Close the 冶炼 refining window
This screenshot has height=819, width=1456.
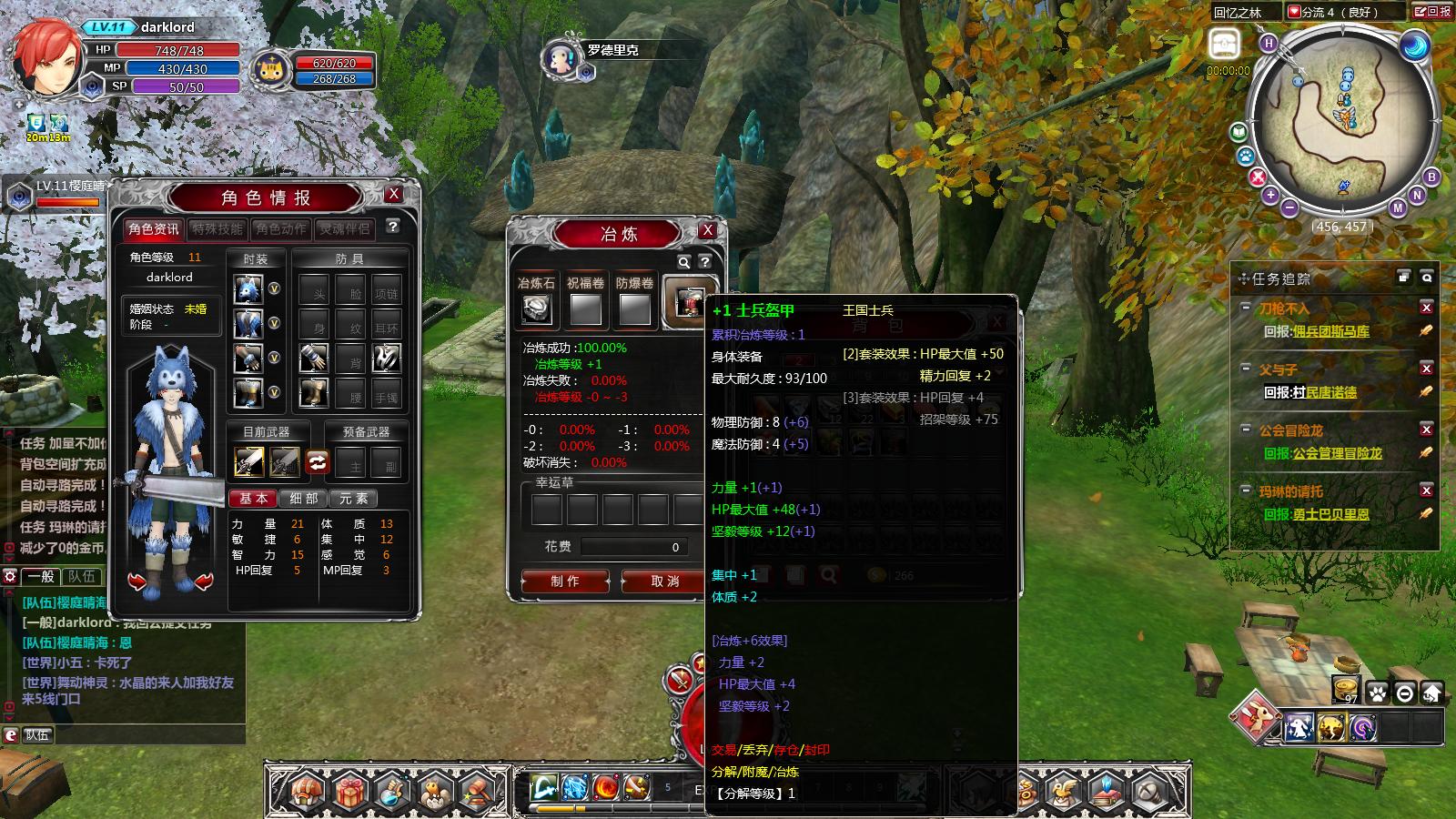[707, 230]
